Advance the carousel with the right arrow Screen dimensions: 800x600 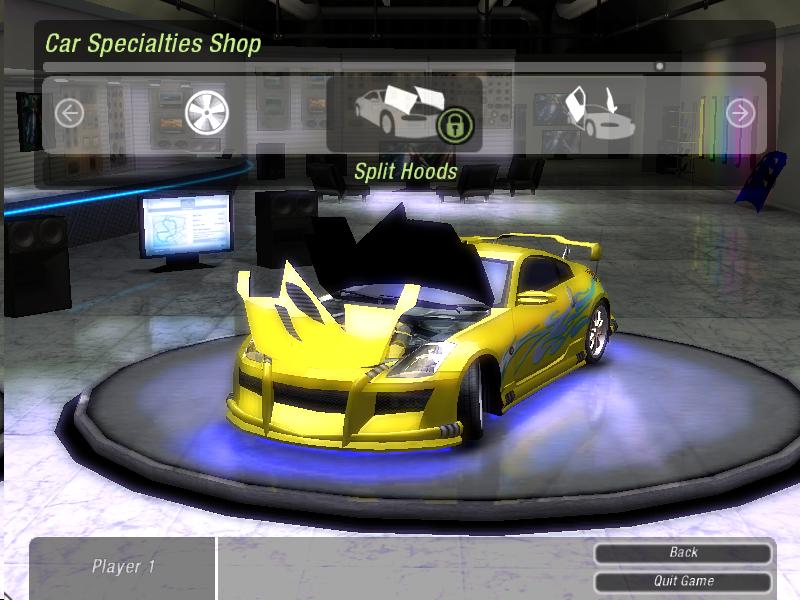point(740,113)
